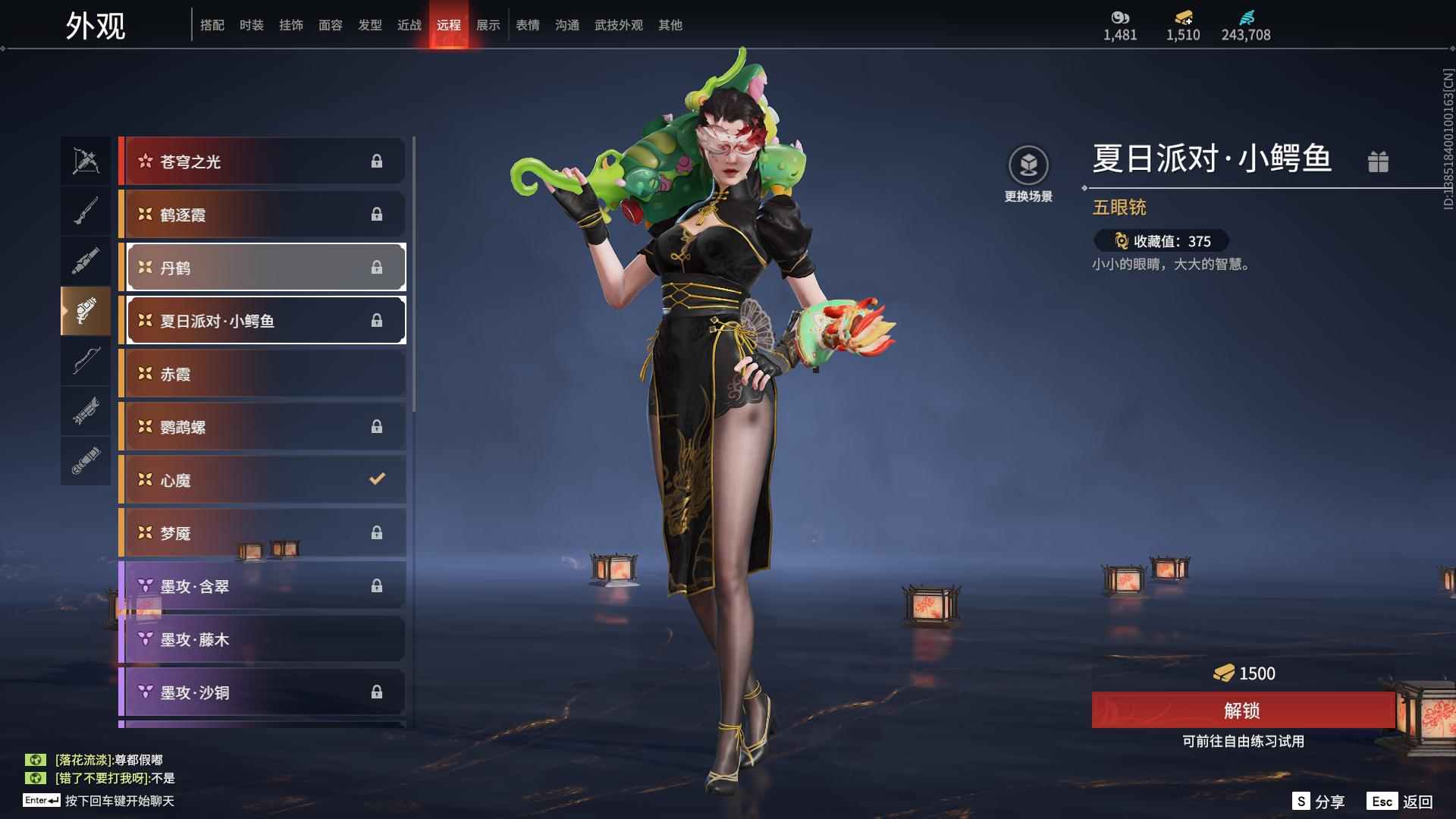Switch to the 时装 tab
The image size is (1456, 819).
(x=253, y=24)
